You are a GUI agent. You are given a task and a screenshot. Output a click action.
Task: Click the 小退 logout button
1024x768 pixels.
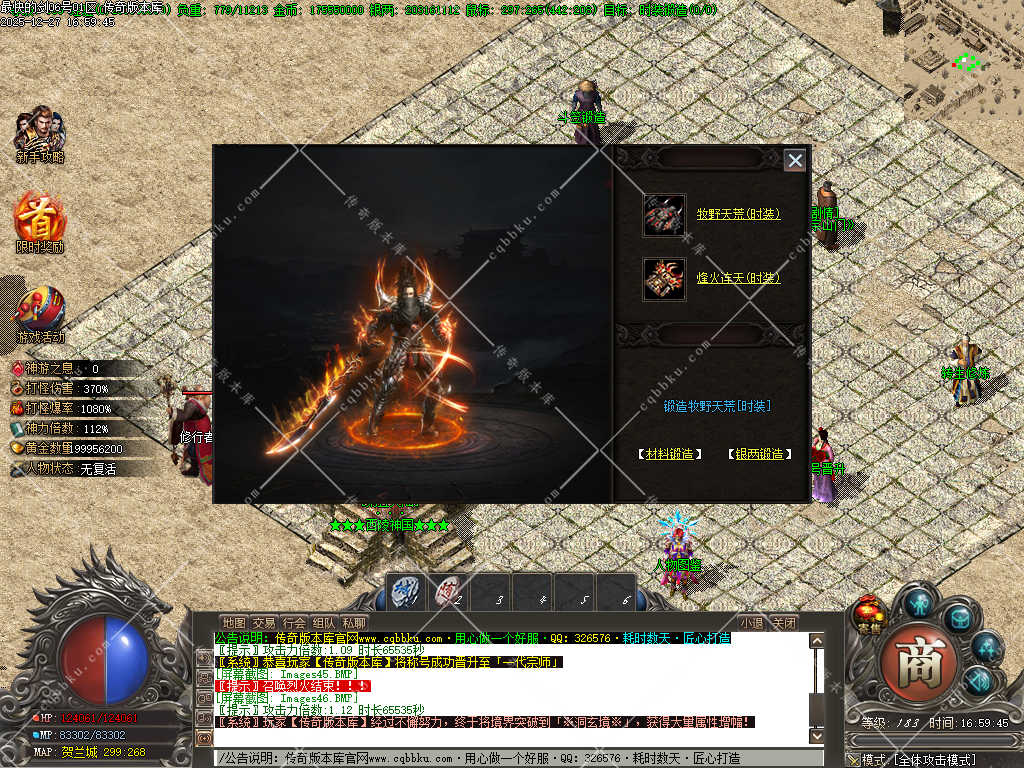(x=752, y=623)
